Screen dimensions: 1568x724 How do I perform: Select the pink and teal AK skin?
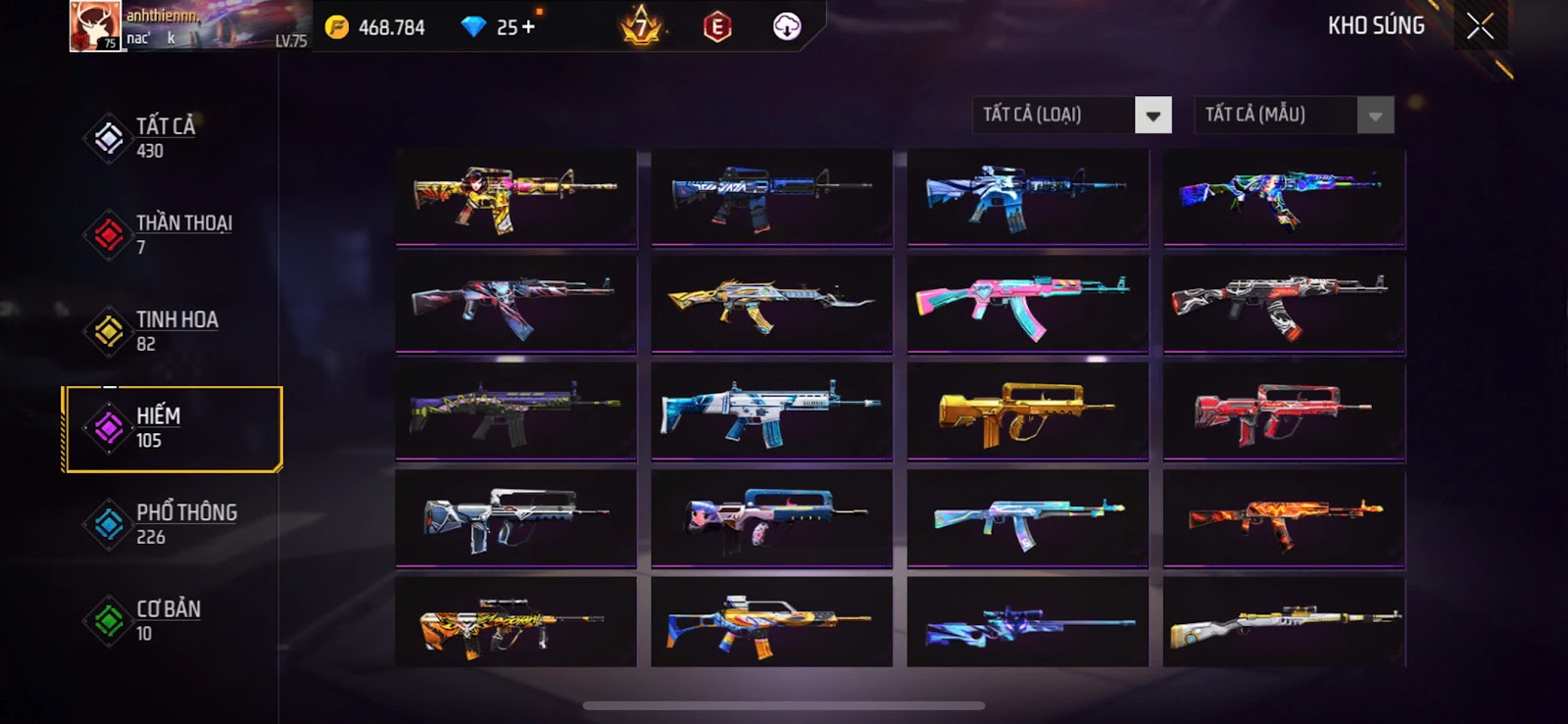pos(1027,304)
